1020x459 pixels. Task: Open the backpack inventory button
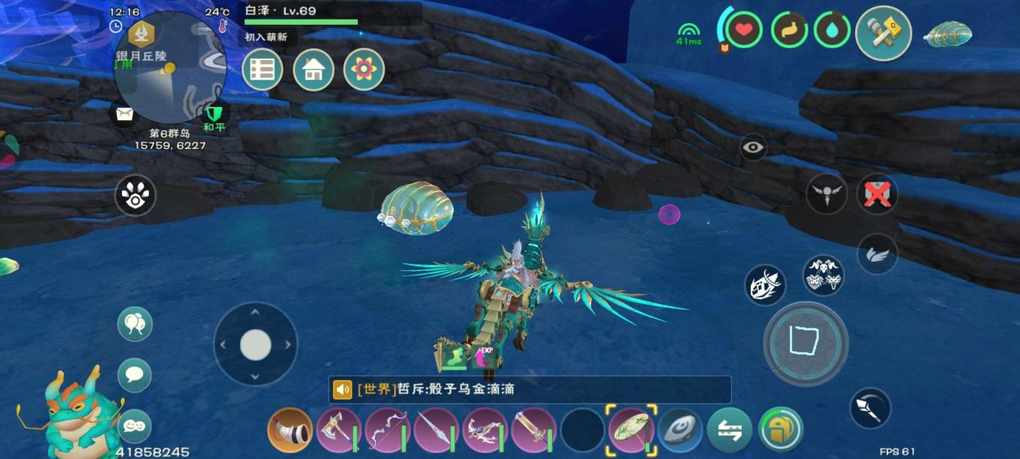(x=780, y=430)
